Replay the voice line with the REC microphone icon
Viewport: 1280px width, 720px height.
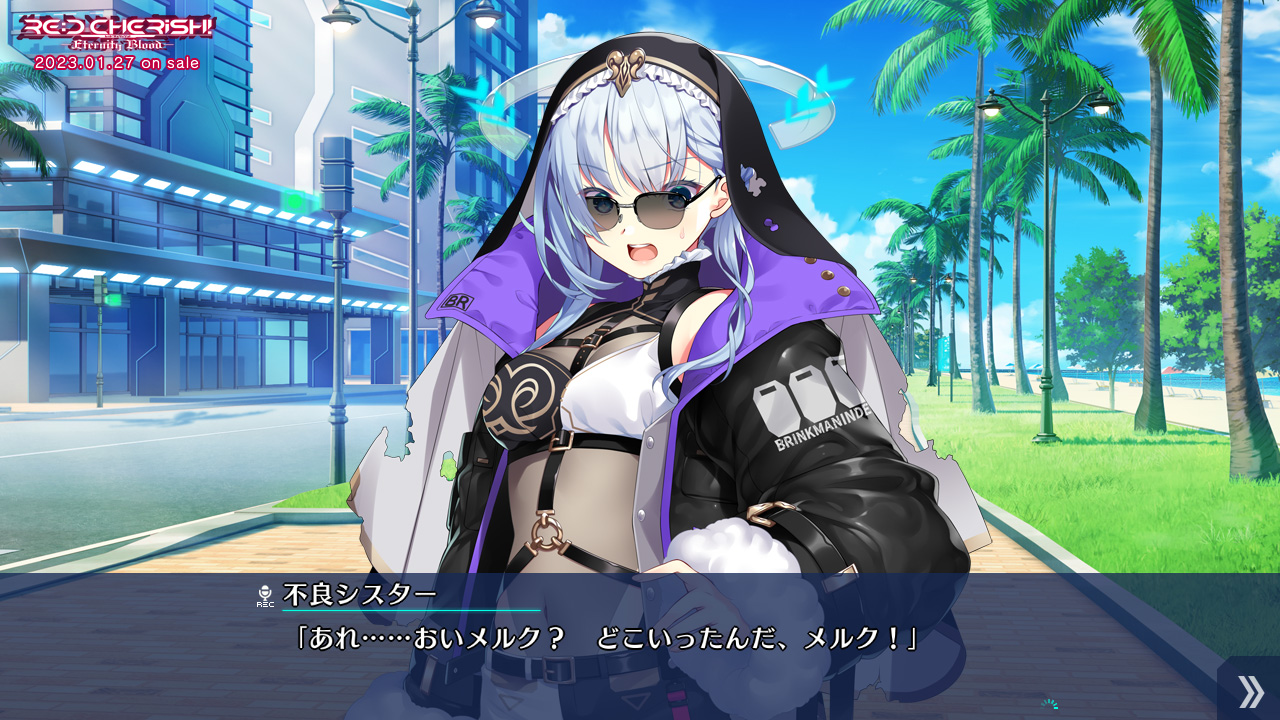[x=265, y=596]
